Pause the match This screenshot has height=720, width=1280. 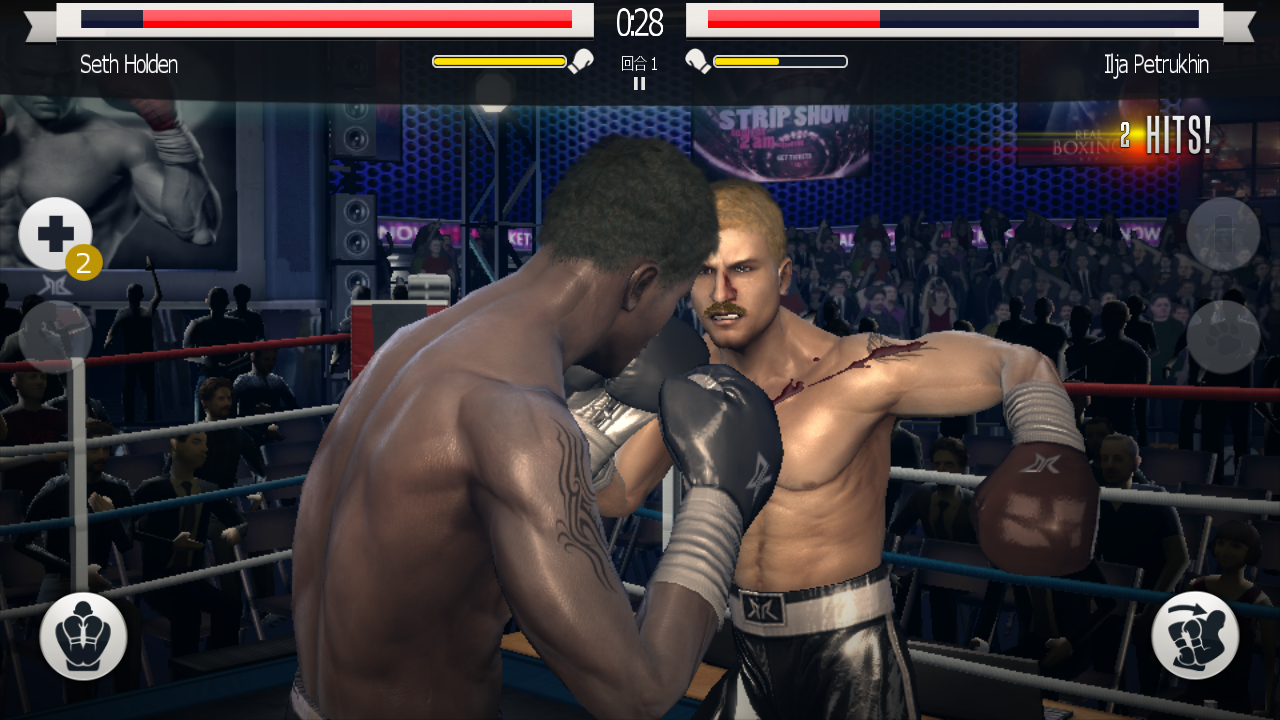(x=639, y=84)
